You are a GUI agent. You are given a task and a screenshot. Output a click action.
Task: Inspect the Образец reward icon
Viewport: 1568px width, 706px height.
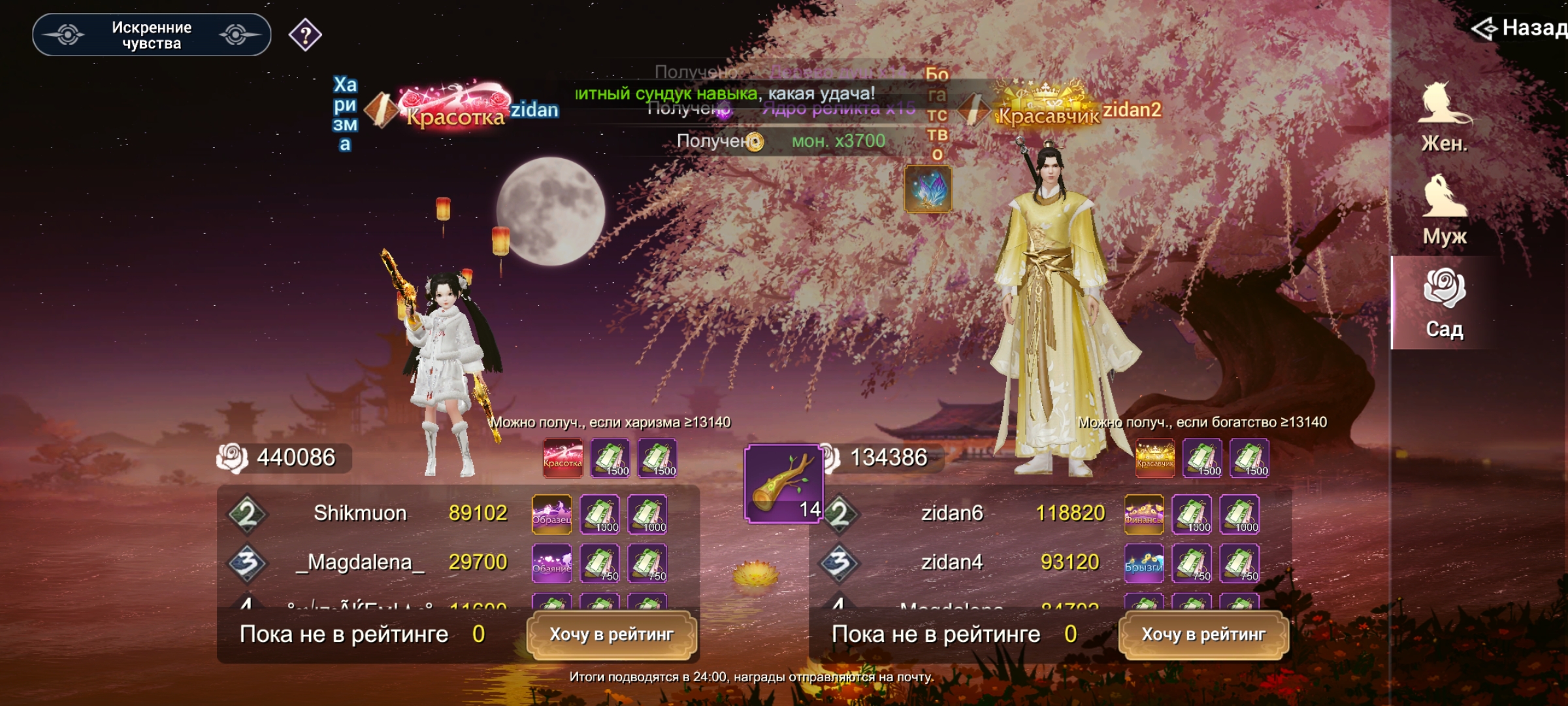[552, 514]
